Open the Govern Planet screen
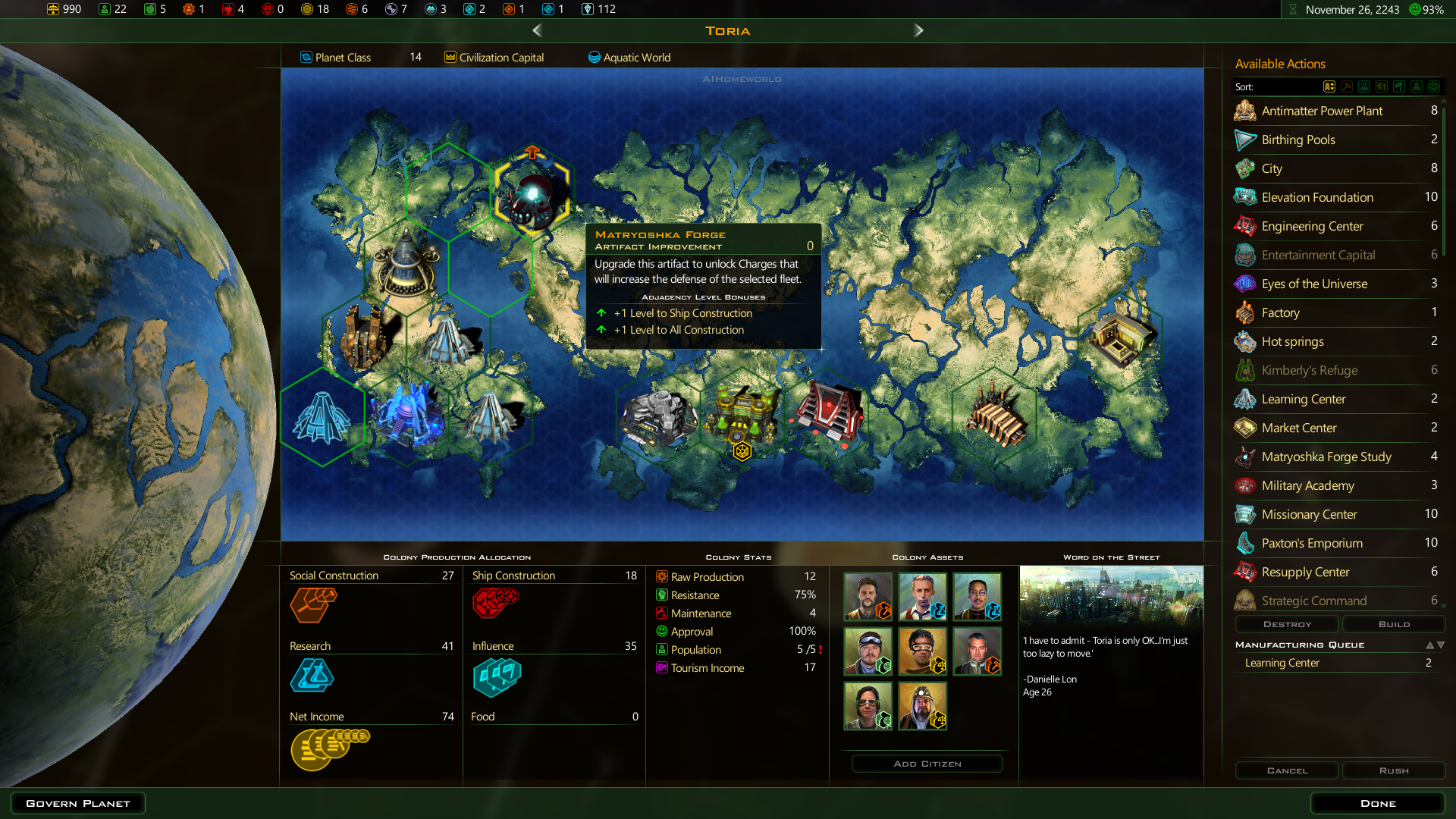The height and width of the screenshot is (819, 1456). tap(77, 802)
